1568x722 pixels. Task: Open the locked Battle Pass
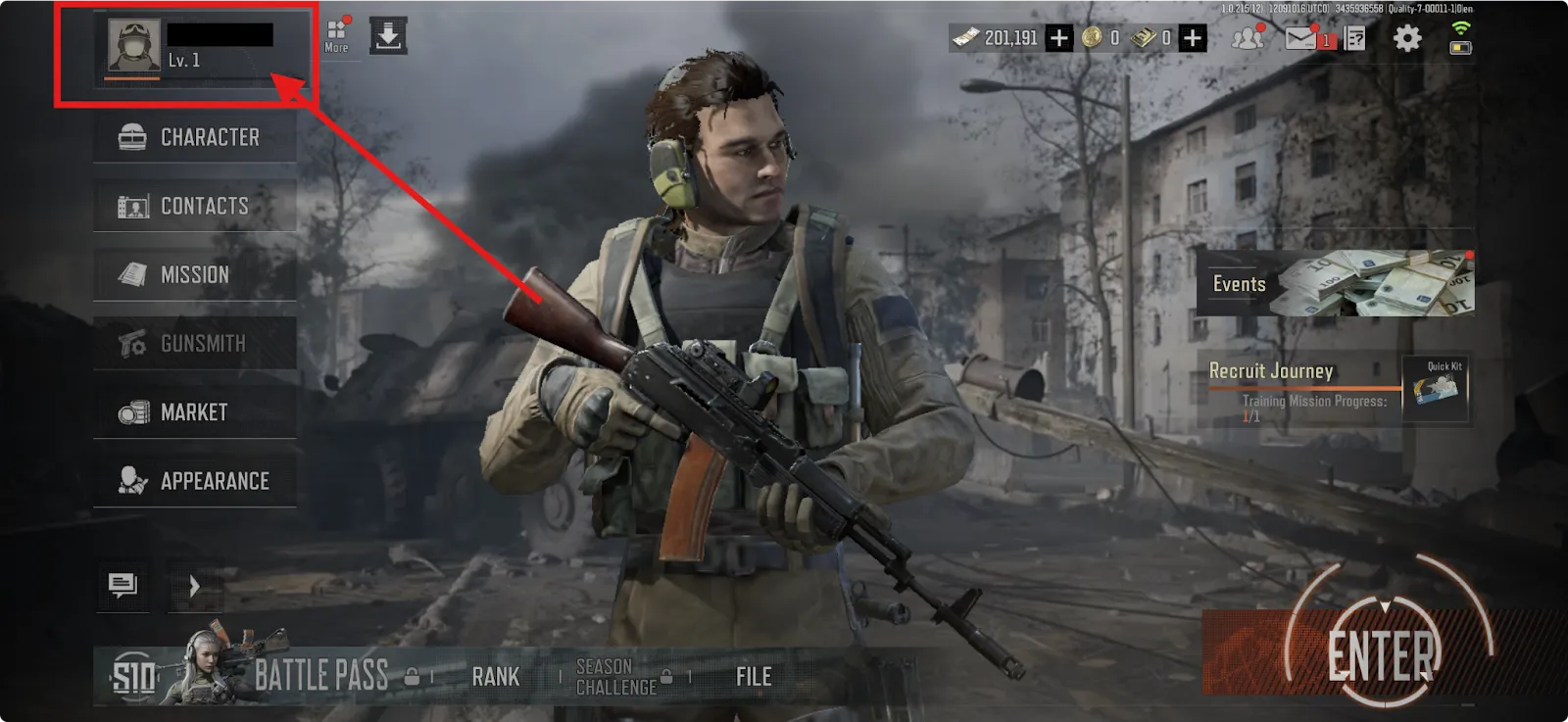[x=322, y=674]
